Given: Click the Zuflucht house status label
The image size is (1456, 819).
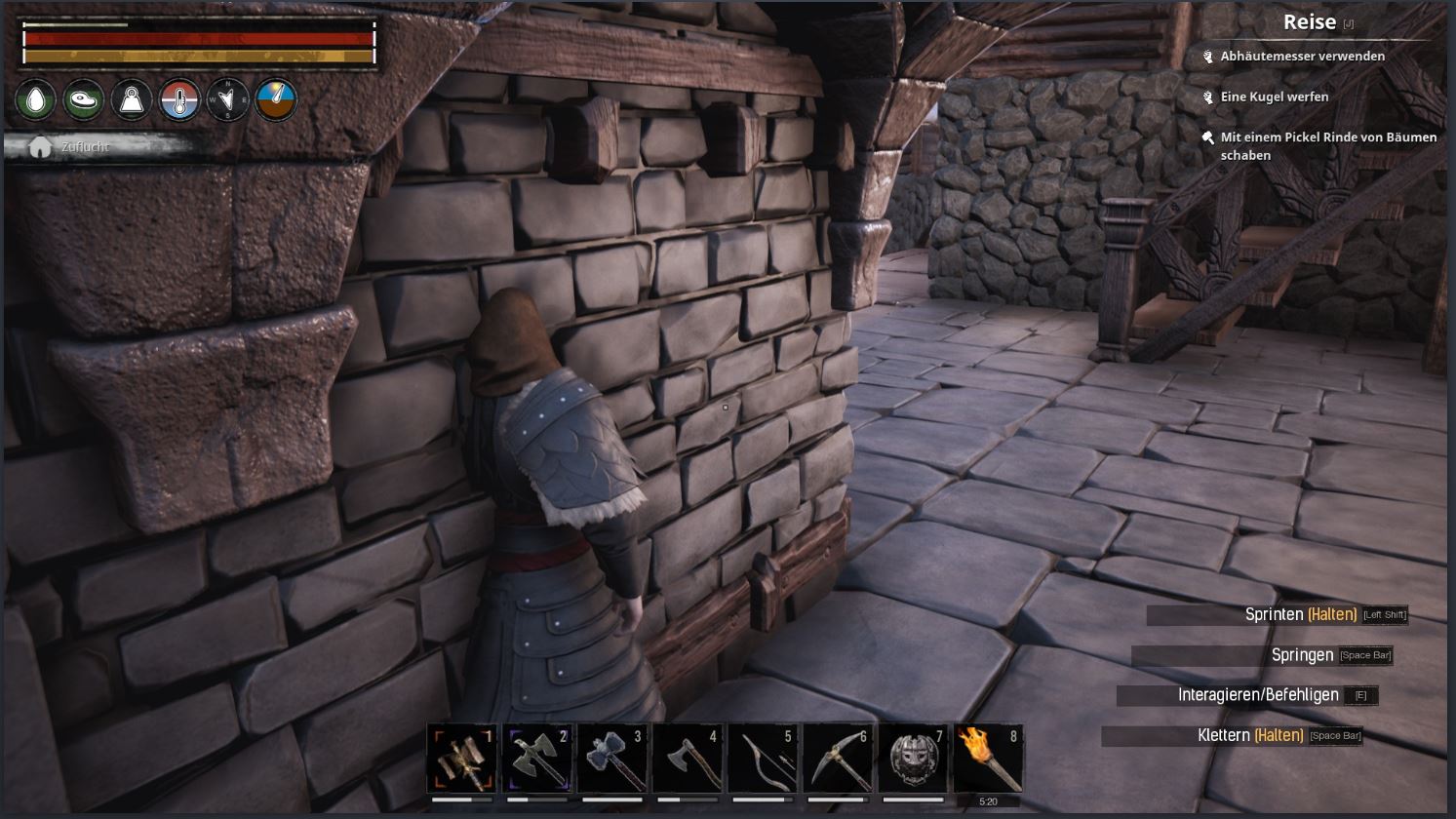Looking at the screenshot, I should point(85,147).
